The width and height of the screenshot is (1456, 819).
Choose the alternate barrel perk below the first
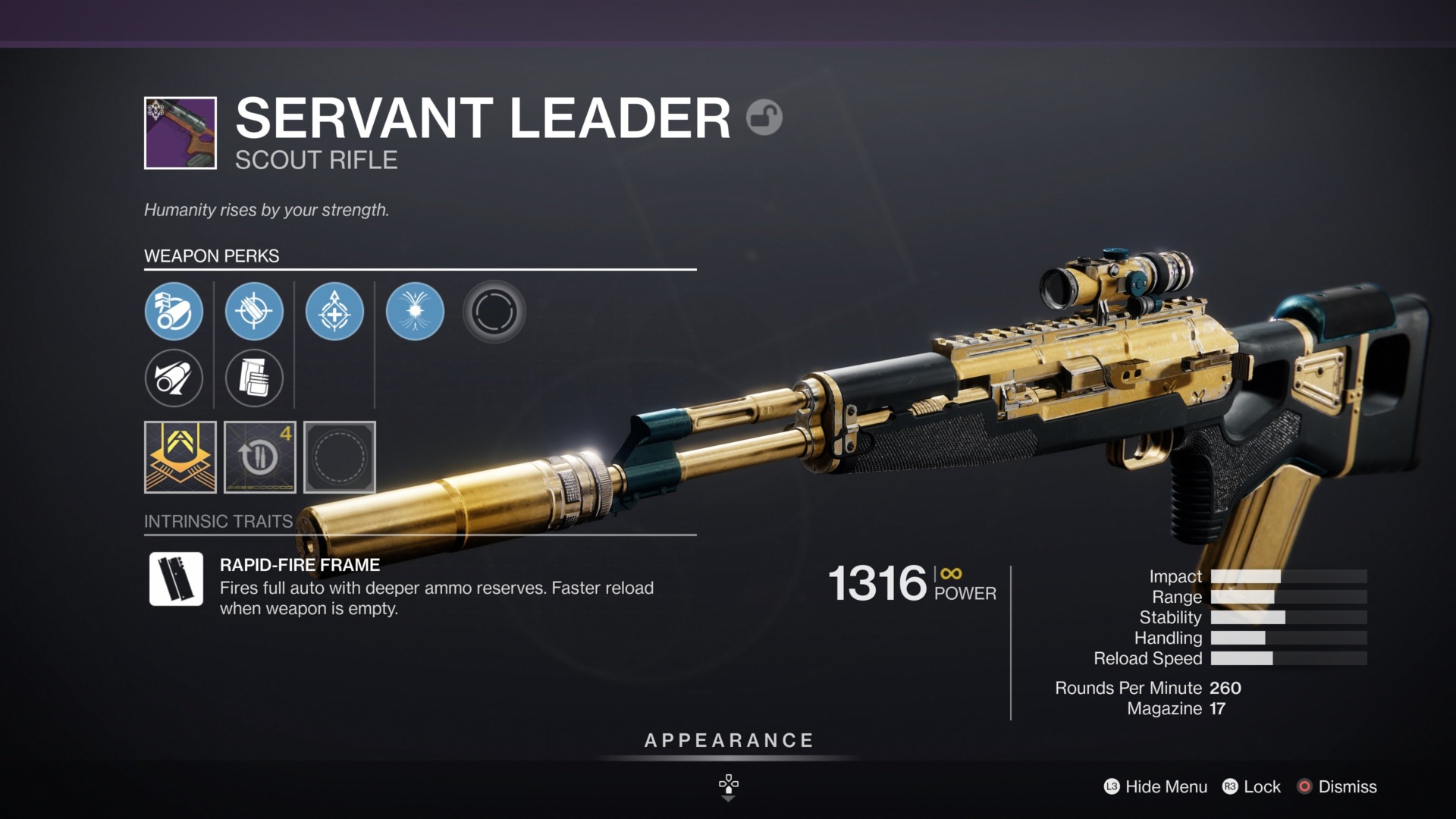[174, 378]
